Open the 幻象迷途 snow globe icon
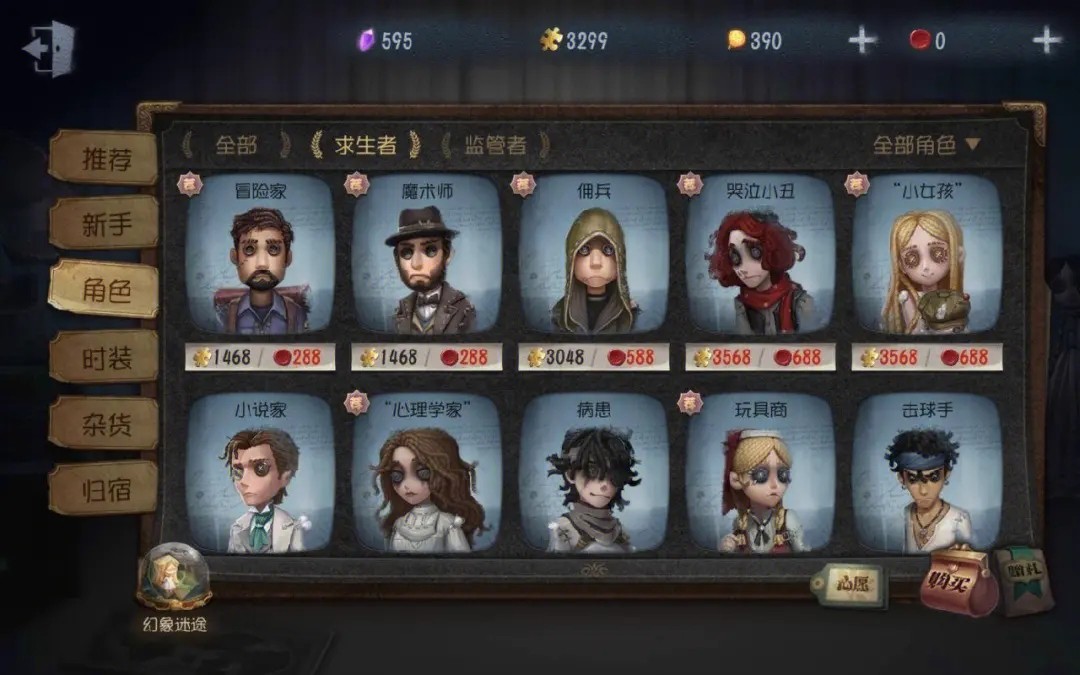Viewport: 1080px width, 675px height. point(174,578)
